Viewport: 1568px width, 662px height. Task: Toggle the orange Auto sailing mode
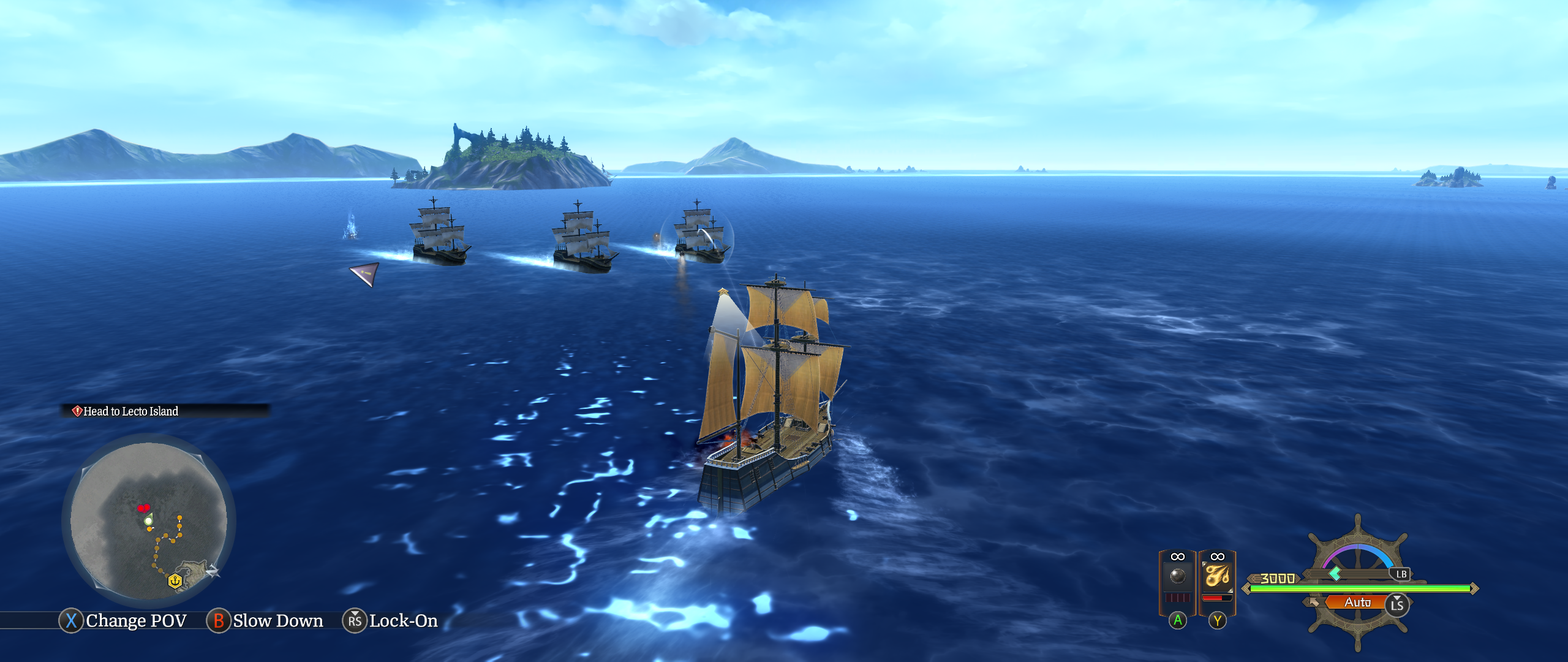pos(1357,603)
